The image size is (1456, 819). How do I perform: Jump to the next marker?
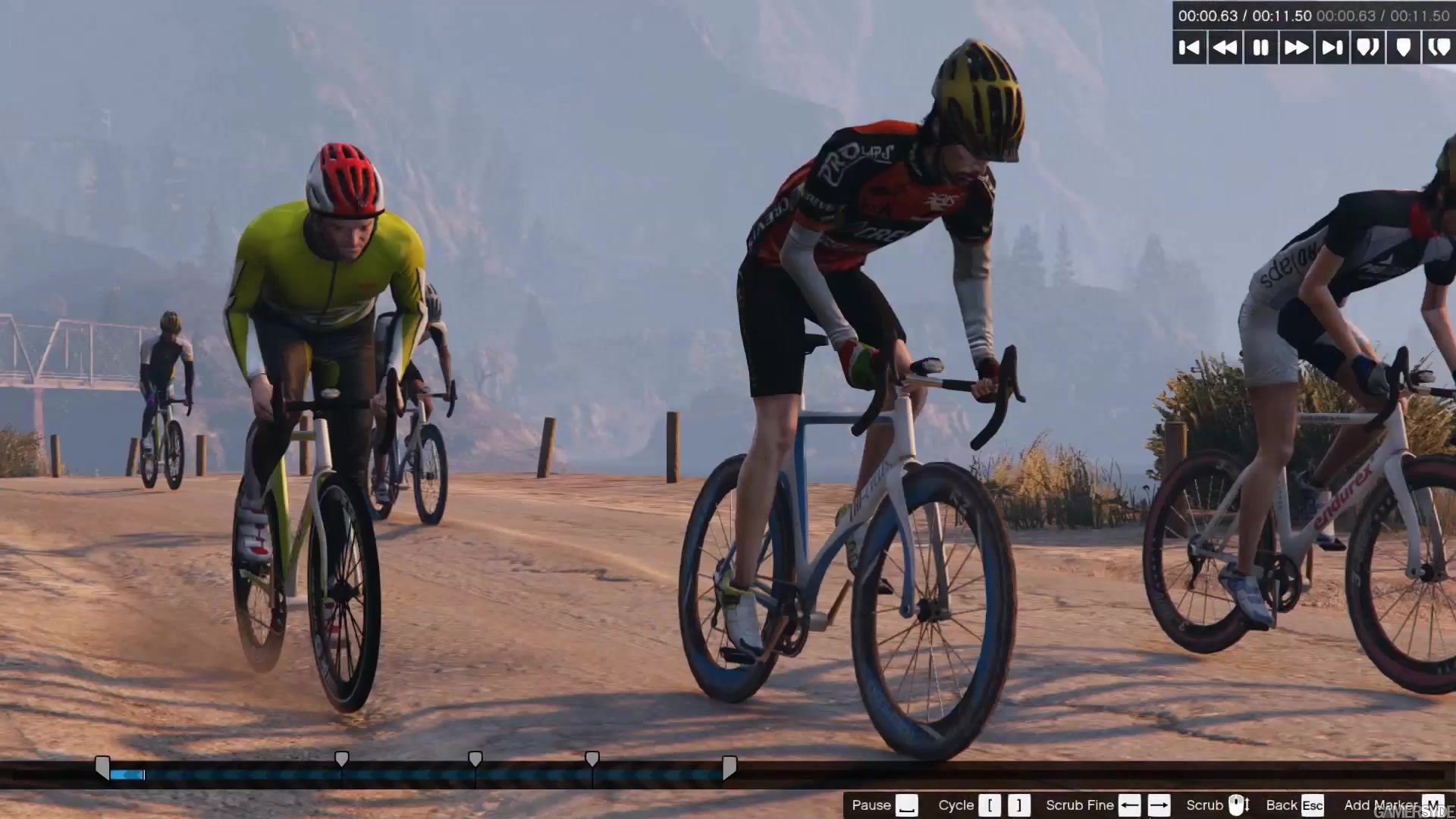coord(1368,48)
